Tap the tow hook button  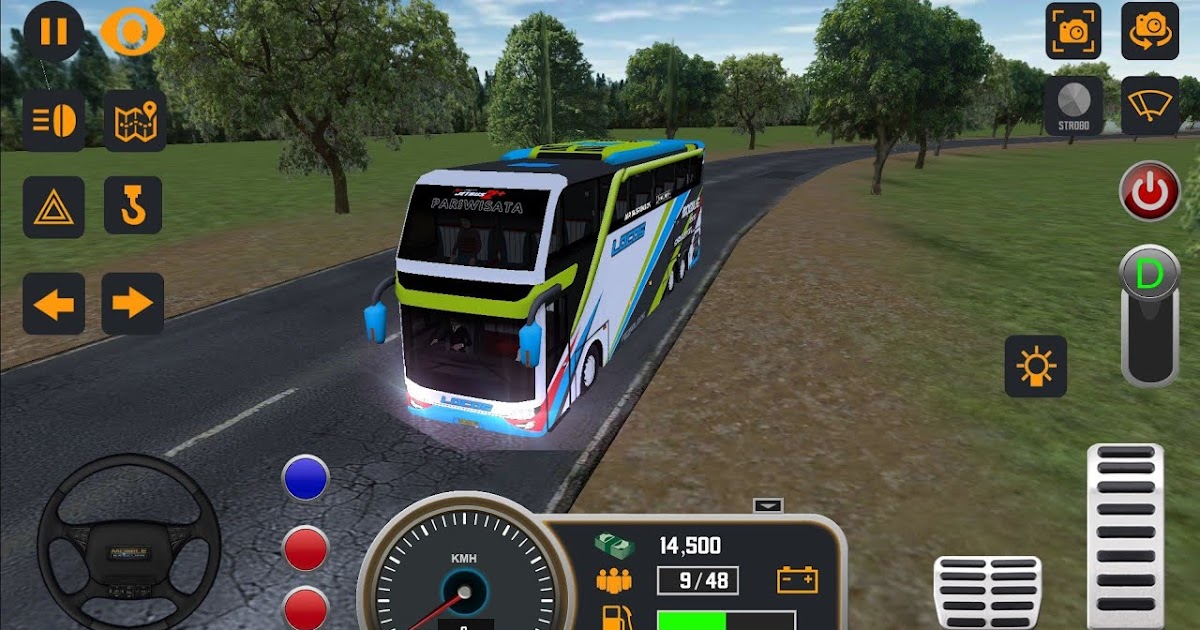[x=133, y=205]
